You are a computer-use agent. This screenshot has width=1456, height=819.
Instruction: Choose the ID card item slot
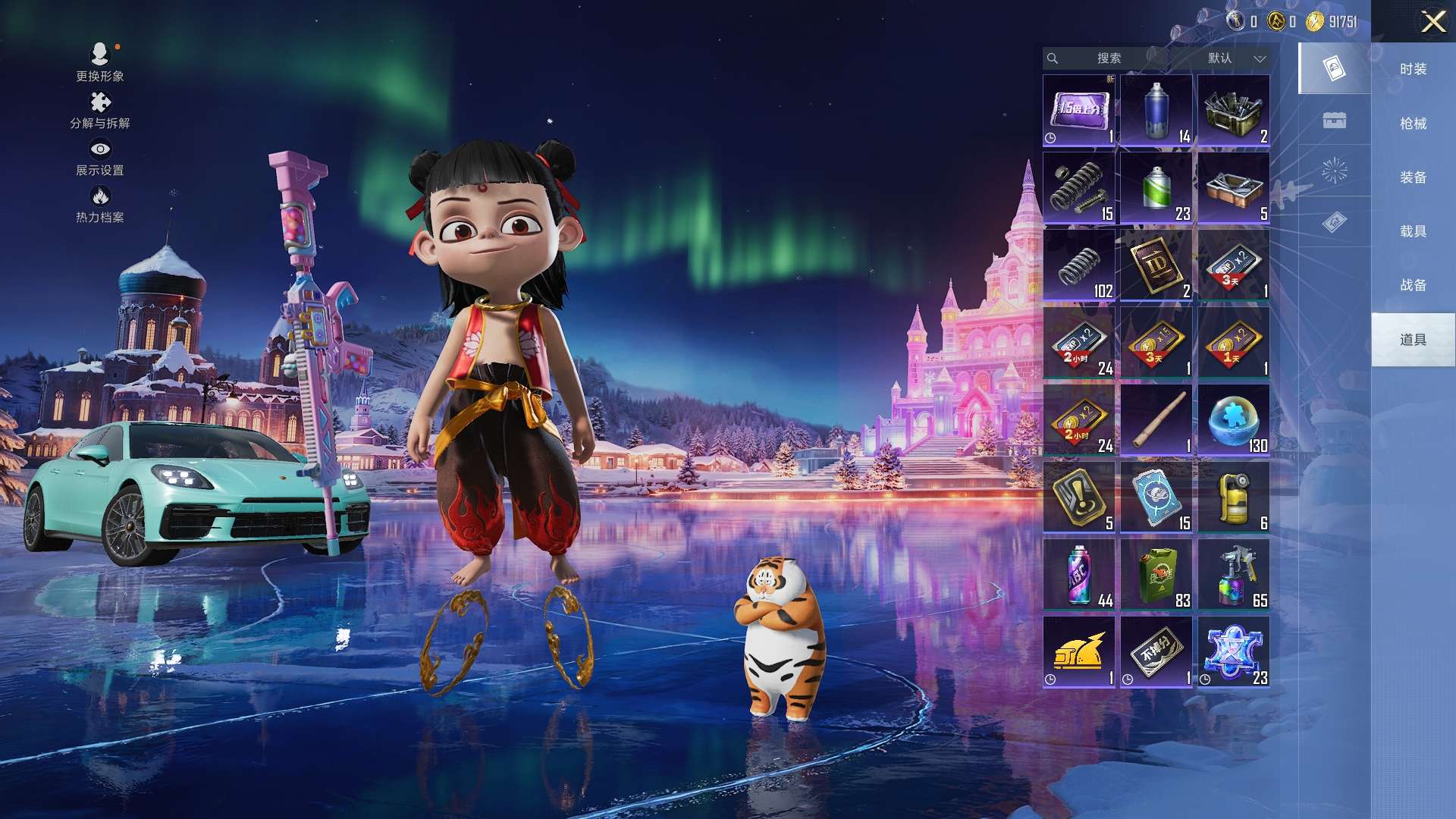1156,265
